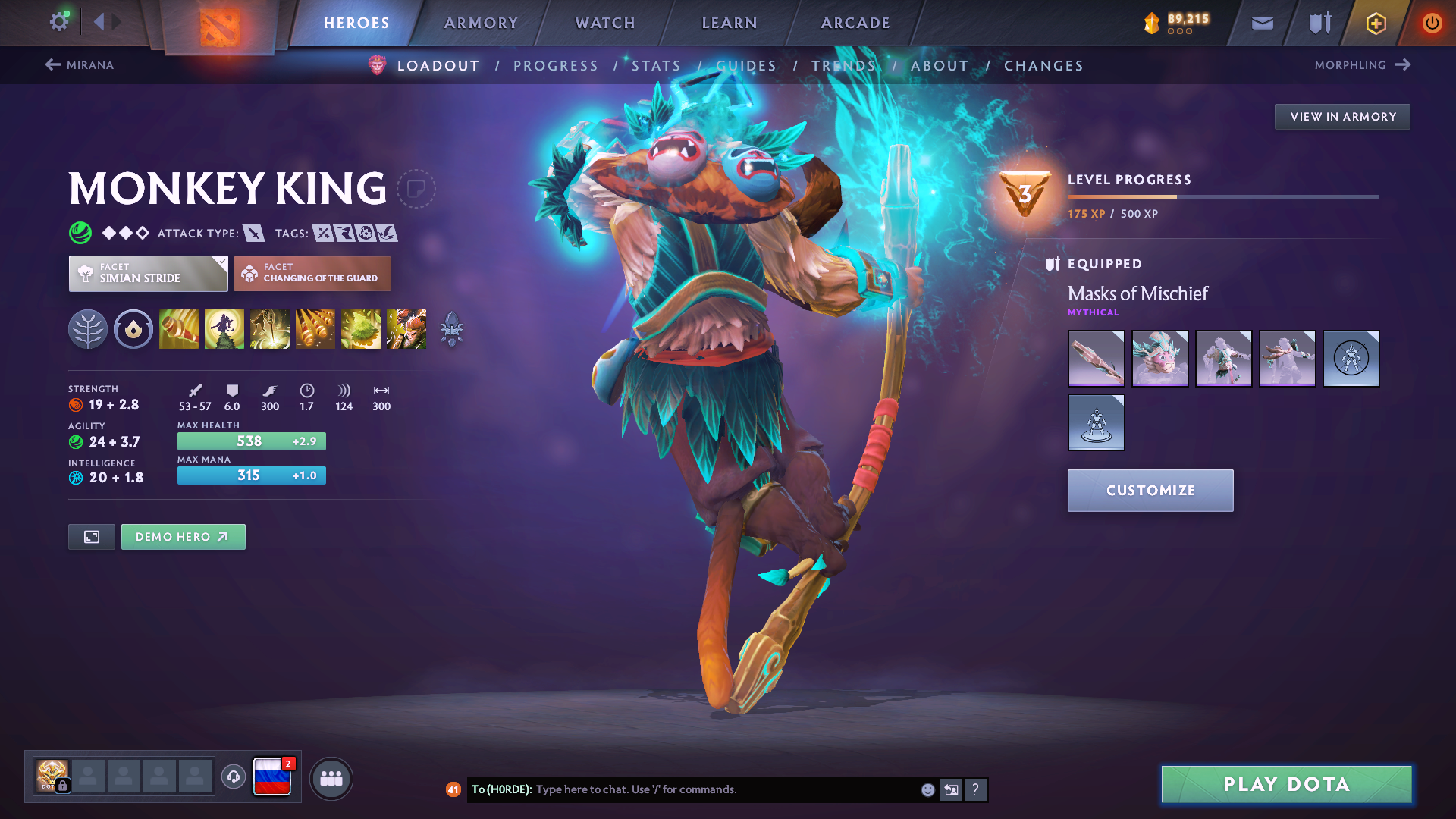Go to the Learn tab

pyautogui.click(x=730, y=23)
